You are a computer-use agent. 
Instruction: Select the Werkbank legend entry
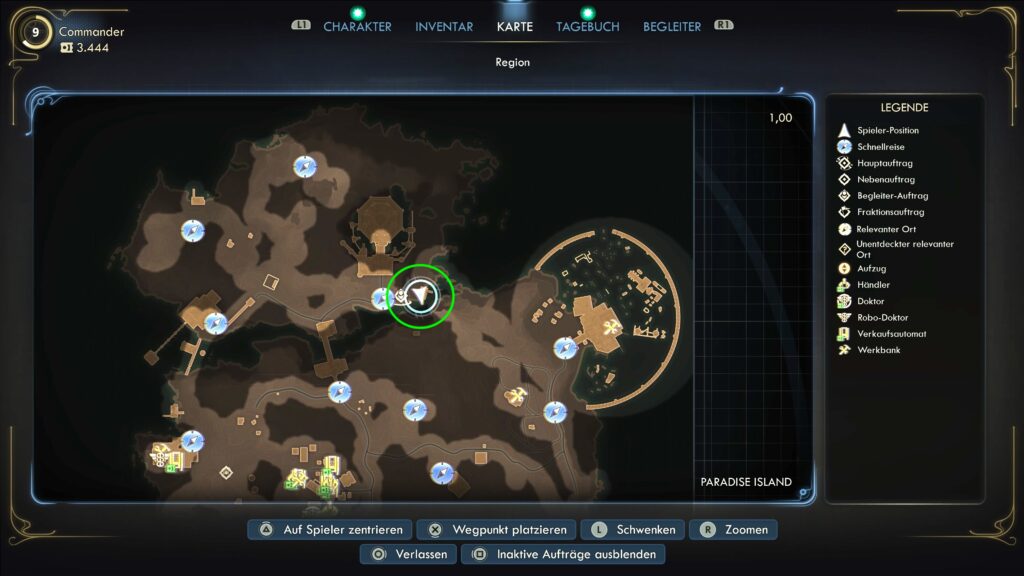coord(878,350)
